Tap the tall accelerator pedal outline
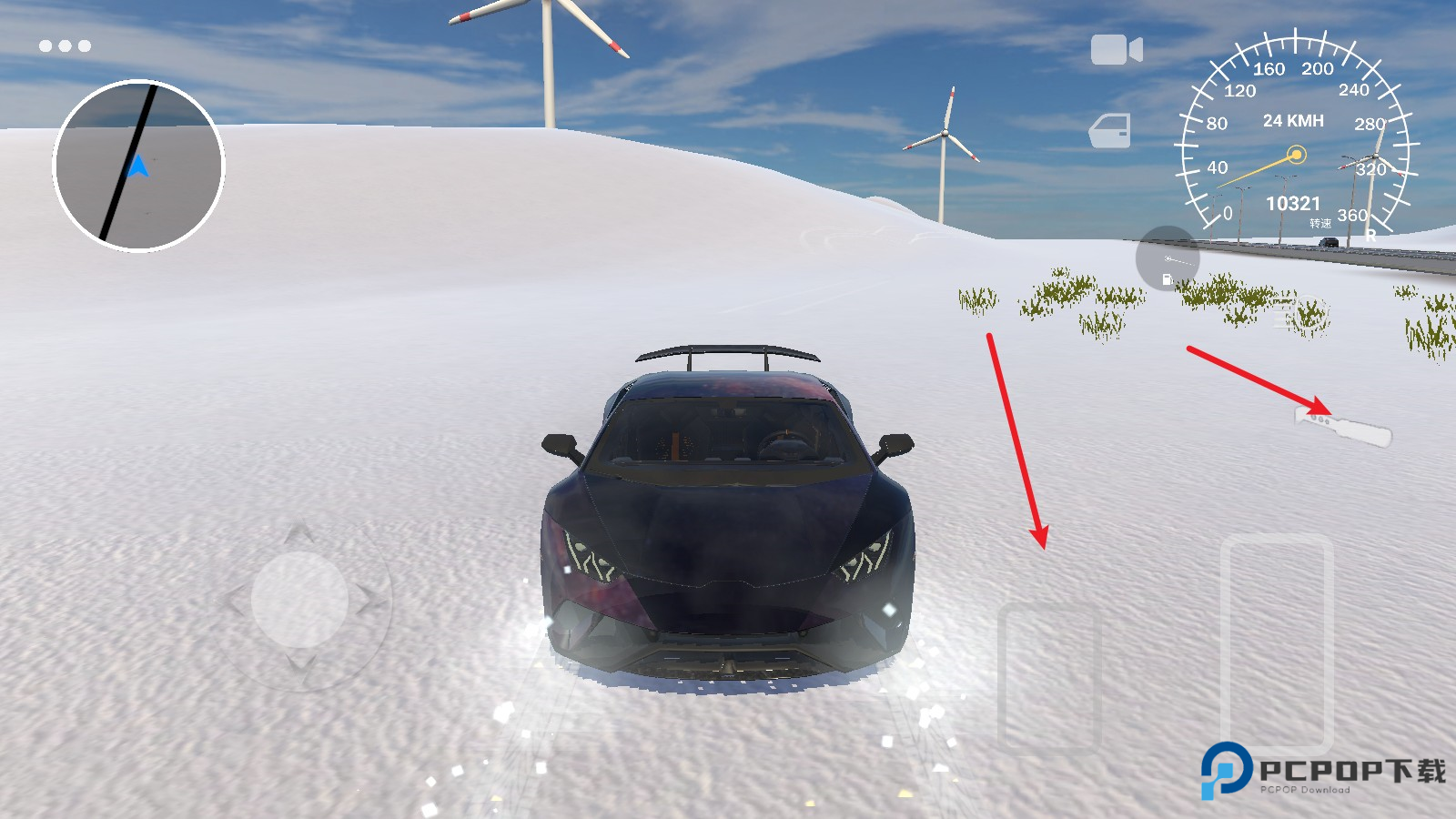Viewport: 1456px width, 819px height. pyautogui.click(x=1277, y=642)
